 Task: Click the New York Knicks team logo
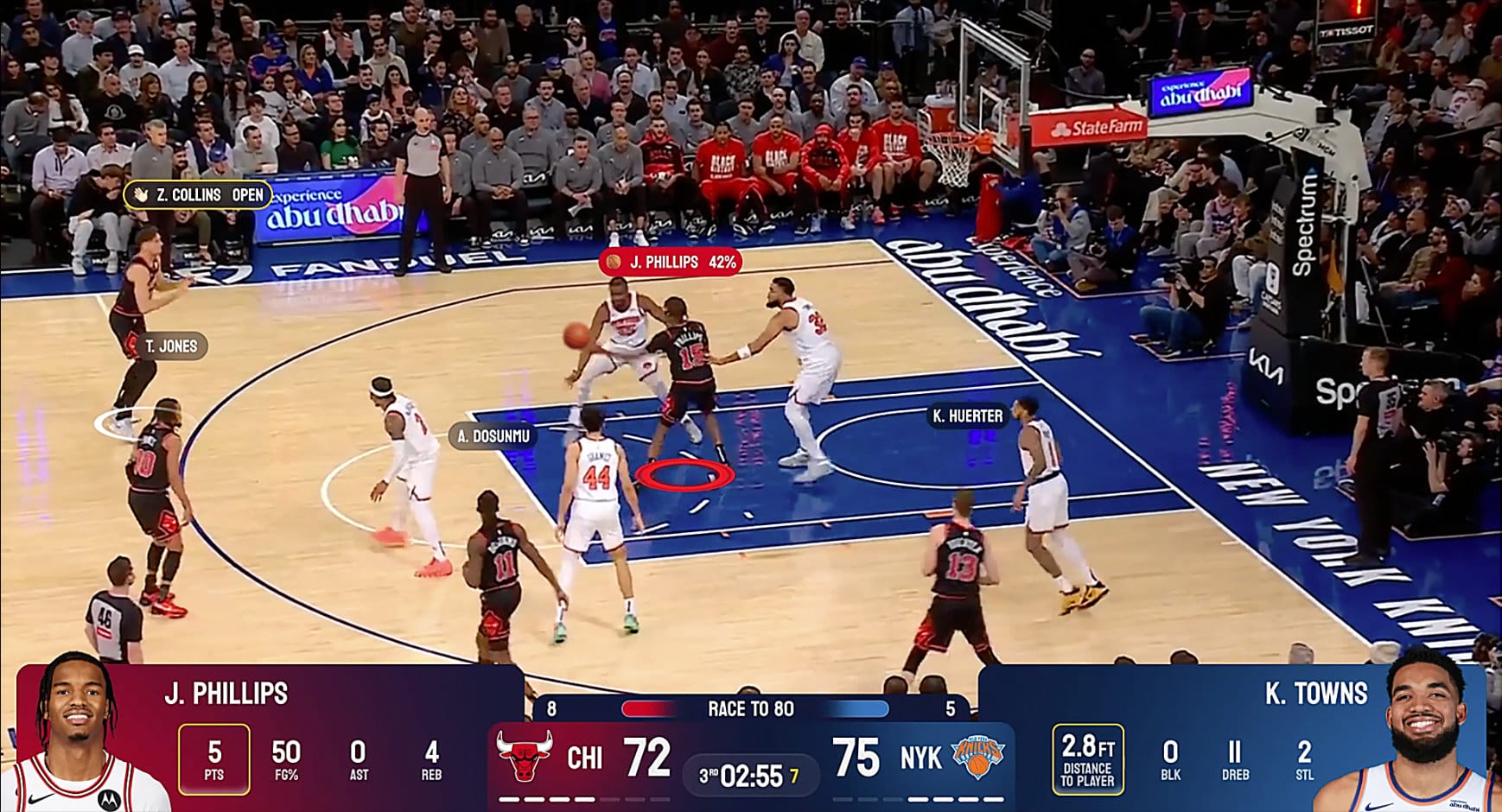point(977,757)
